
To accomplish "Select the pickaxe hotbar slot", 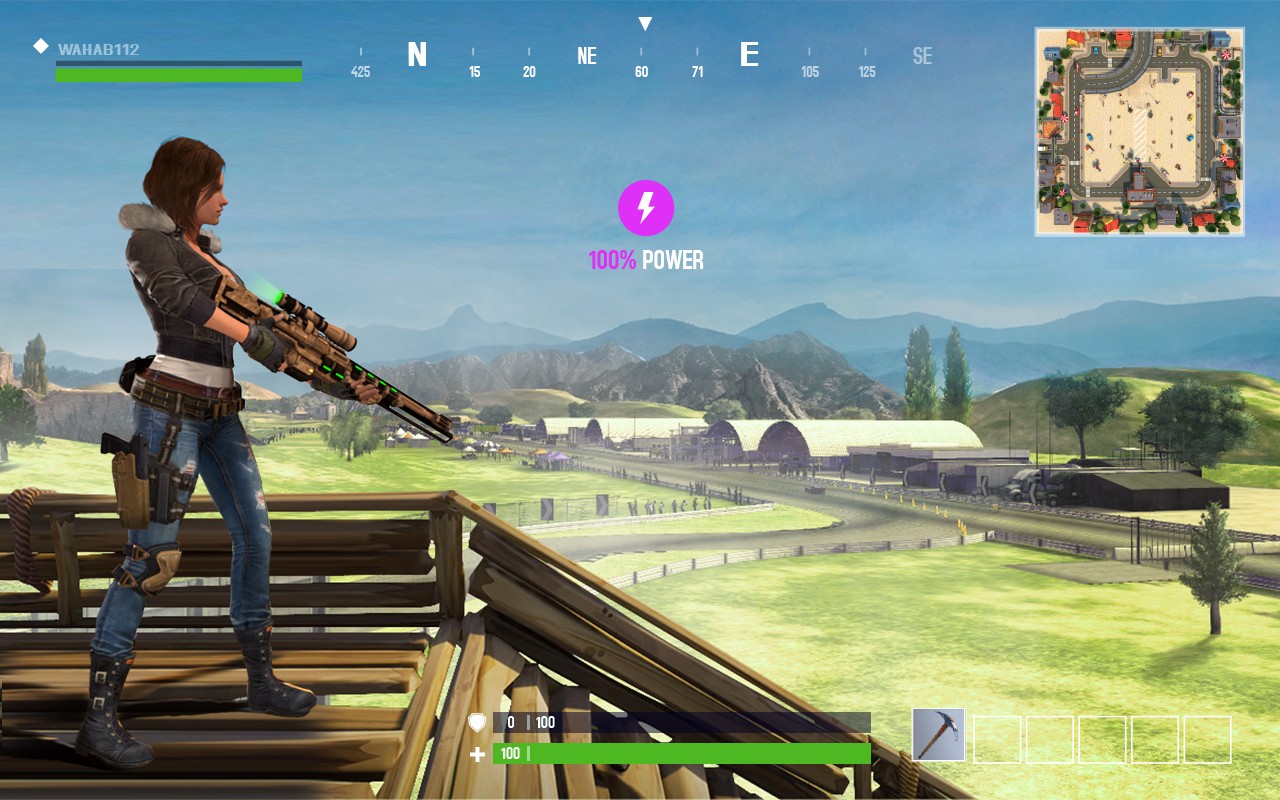I will [938, 735].
